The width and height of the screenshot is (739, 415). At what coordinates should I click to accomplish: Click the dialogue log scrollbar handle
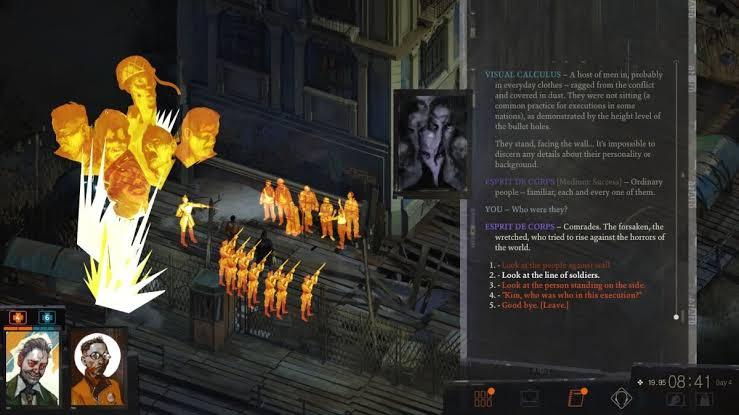click(677, 317)
